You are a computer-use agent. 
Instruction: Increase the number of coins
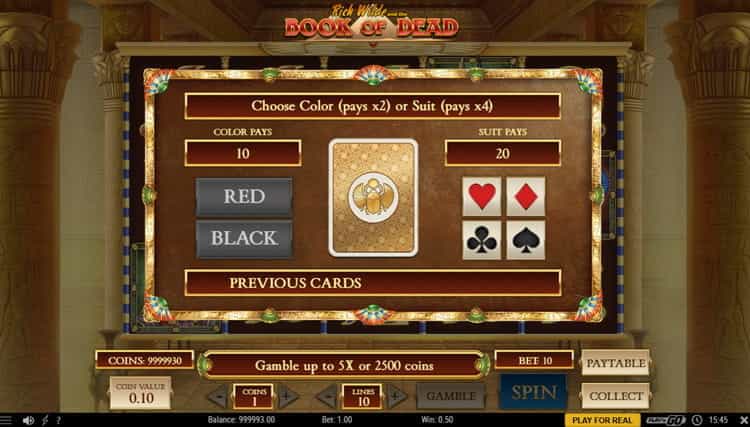(x=288, y=396)
